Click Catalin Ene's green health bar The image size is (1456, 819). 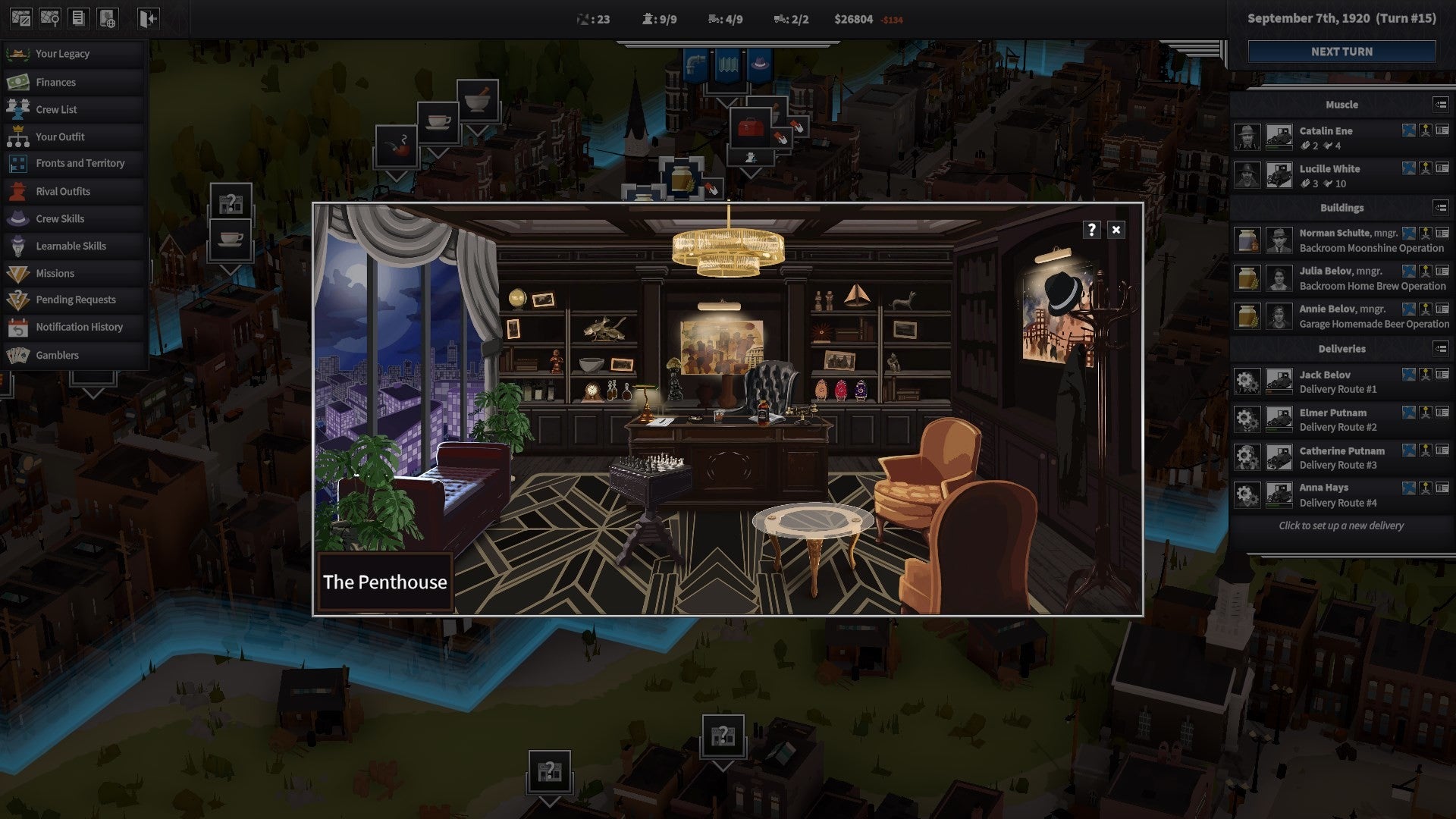(1279, 148)
